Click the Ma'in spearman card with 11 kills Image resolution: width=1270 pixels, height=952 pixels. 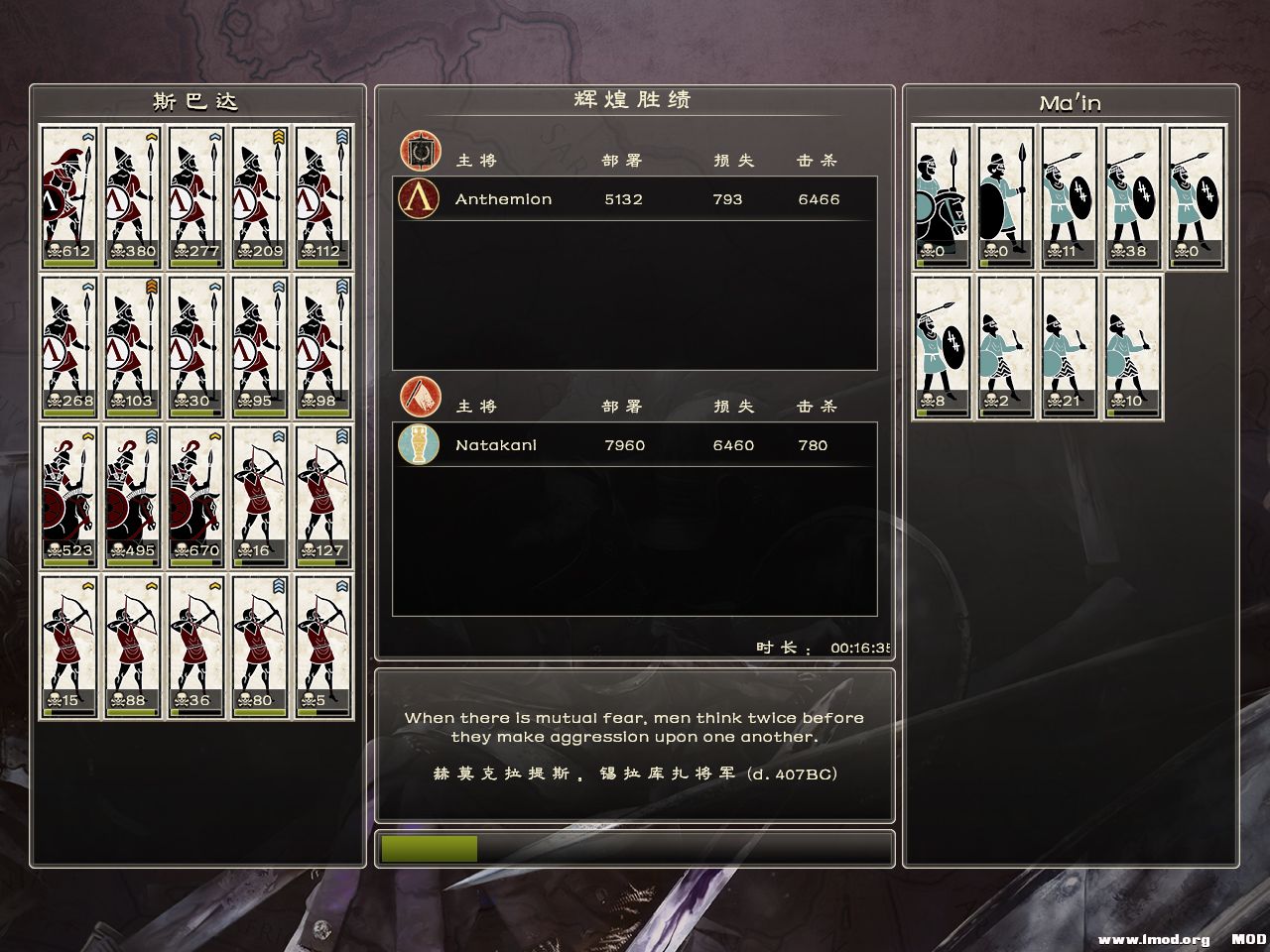click(x=1070, y=196)
